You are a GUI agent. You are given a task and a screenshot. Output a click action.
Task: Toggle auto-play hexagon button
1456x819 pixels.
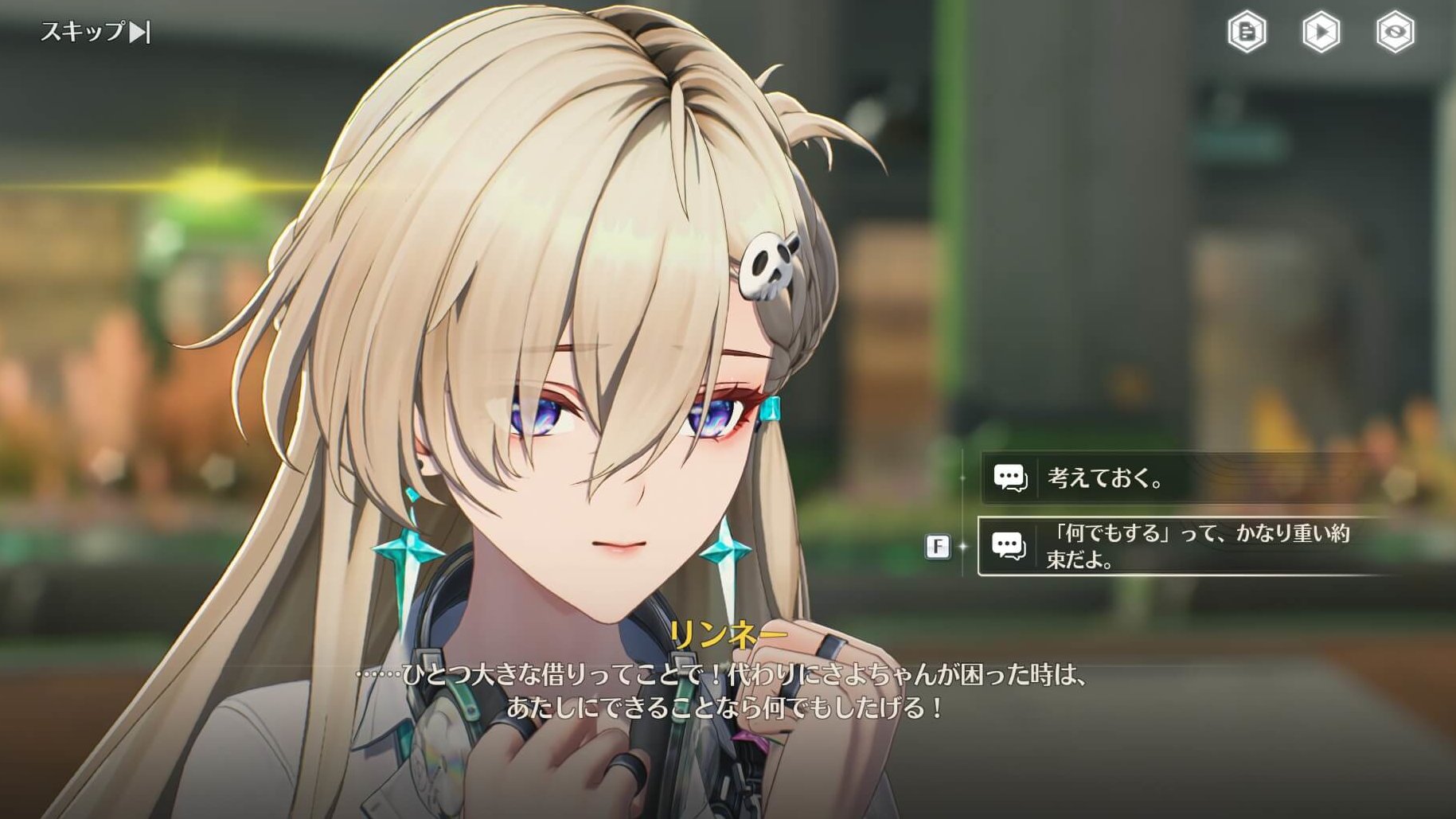click(x=1321, y=32)
